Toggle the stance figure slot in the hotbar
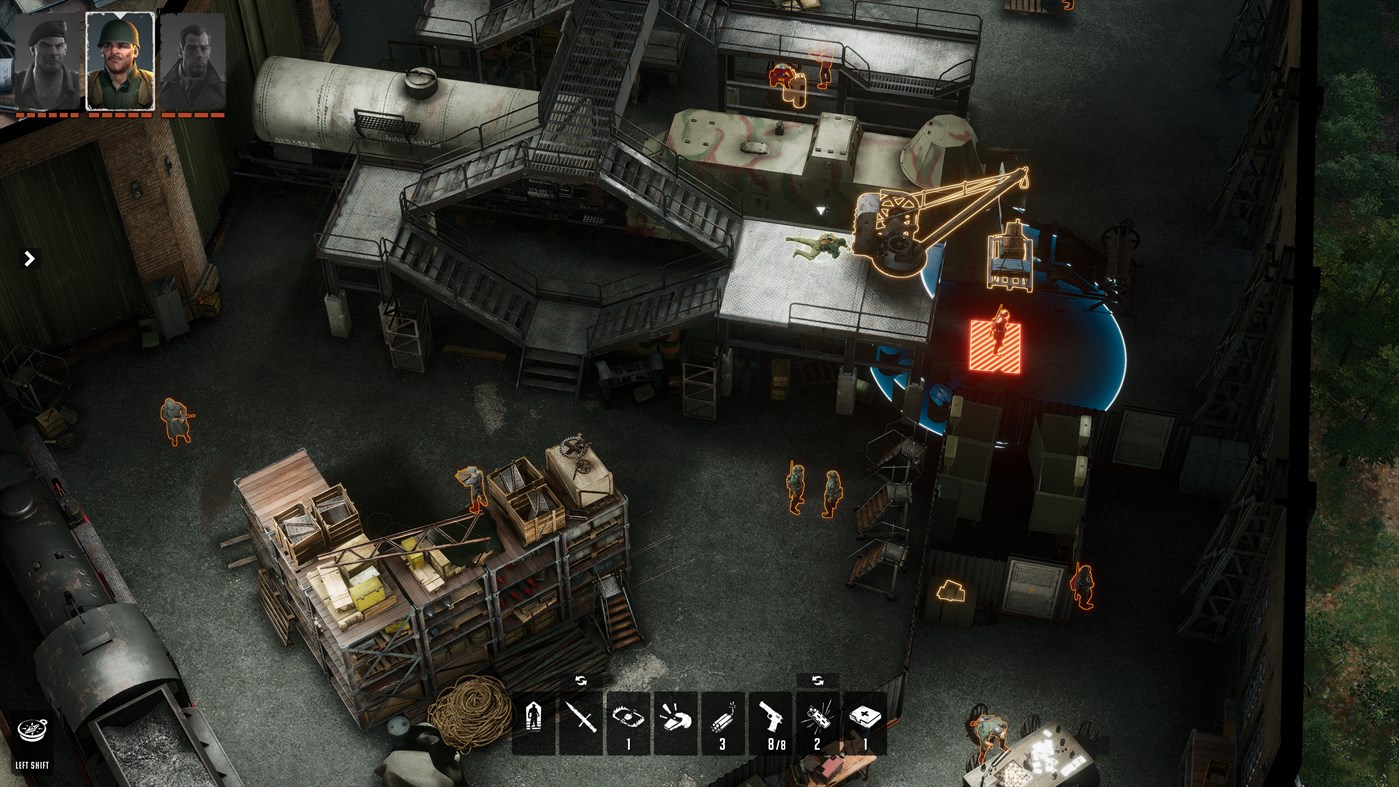This screenshot has height=787, width=1399. pos(533,718)
